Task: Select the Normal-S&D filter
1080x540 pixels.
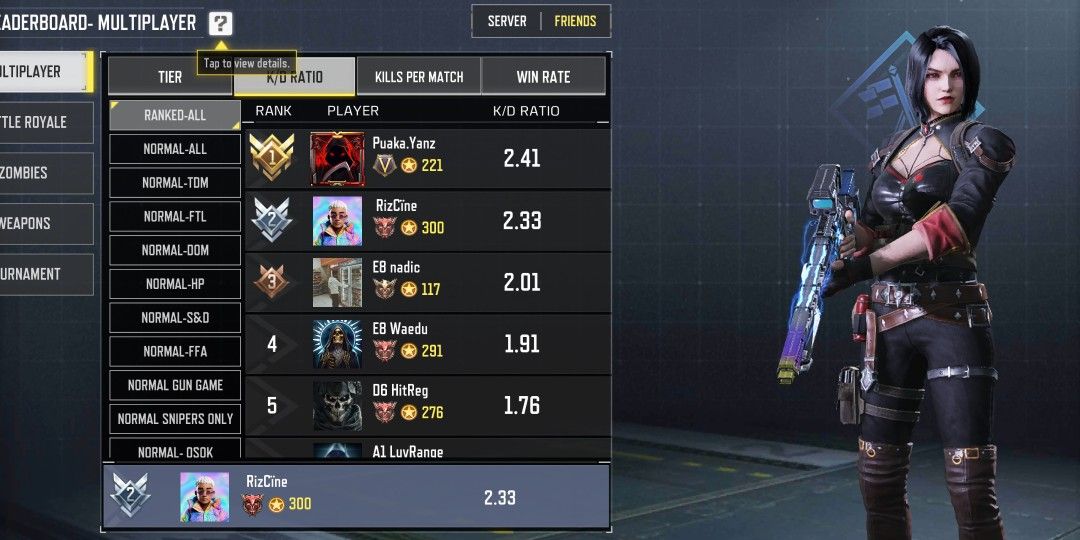Action: point(175,318)
